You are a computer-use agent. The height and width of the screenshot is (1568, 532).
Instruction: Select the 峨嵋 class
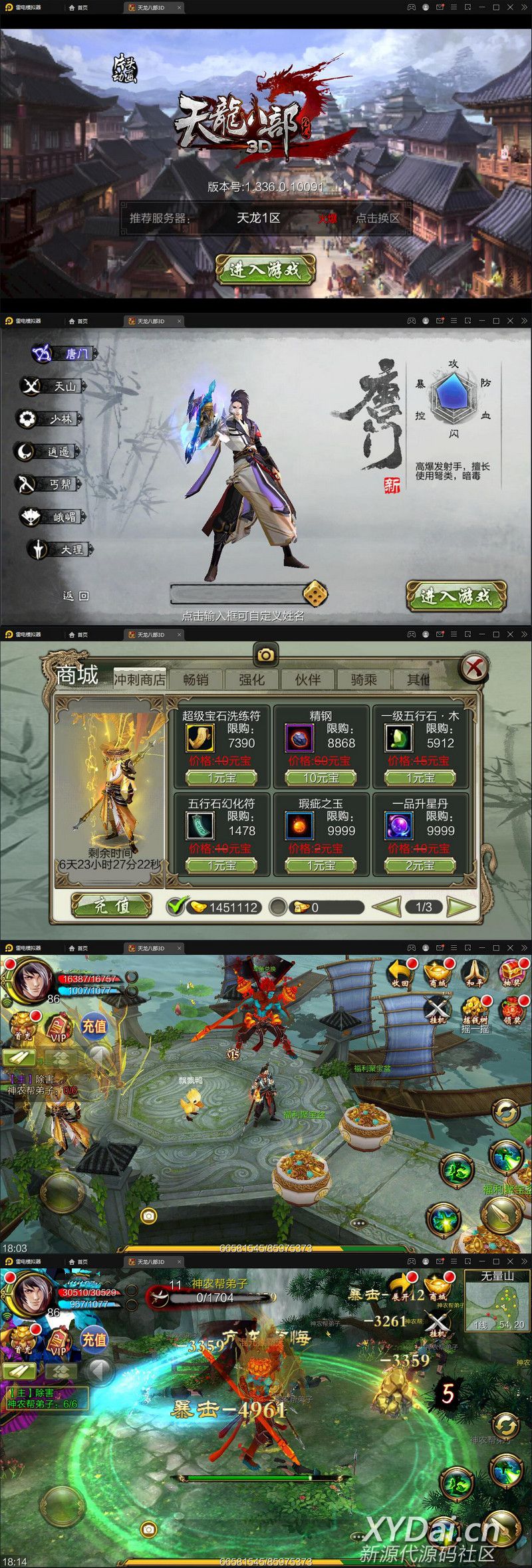coord(55,516)
